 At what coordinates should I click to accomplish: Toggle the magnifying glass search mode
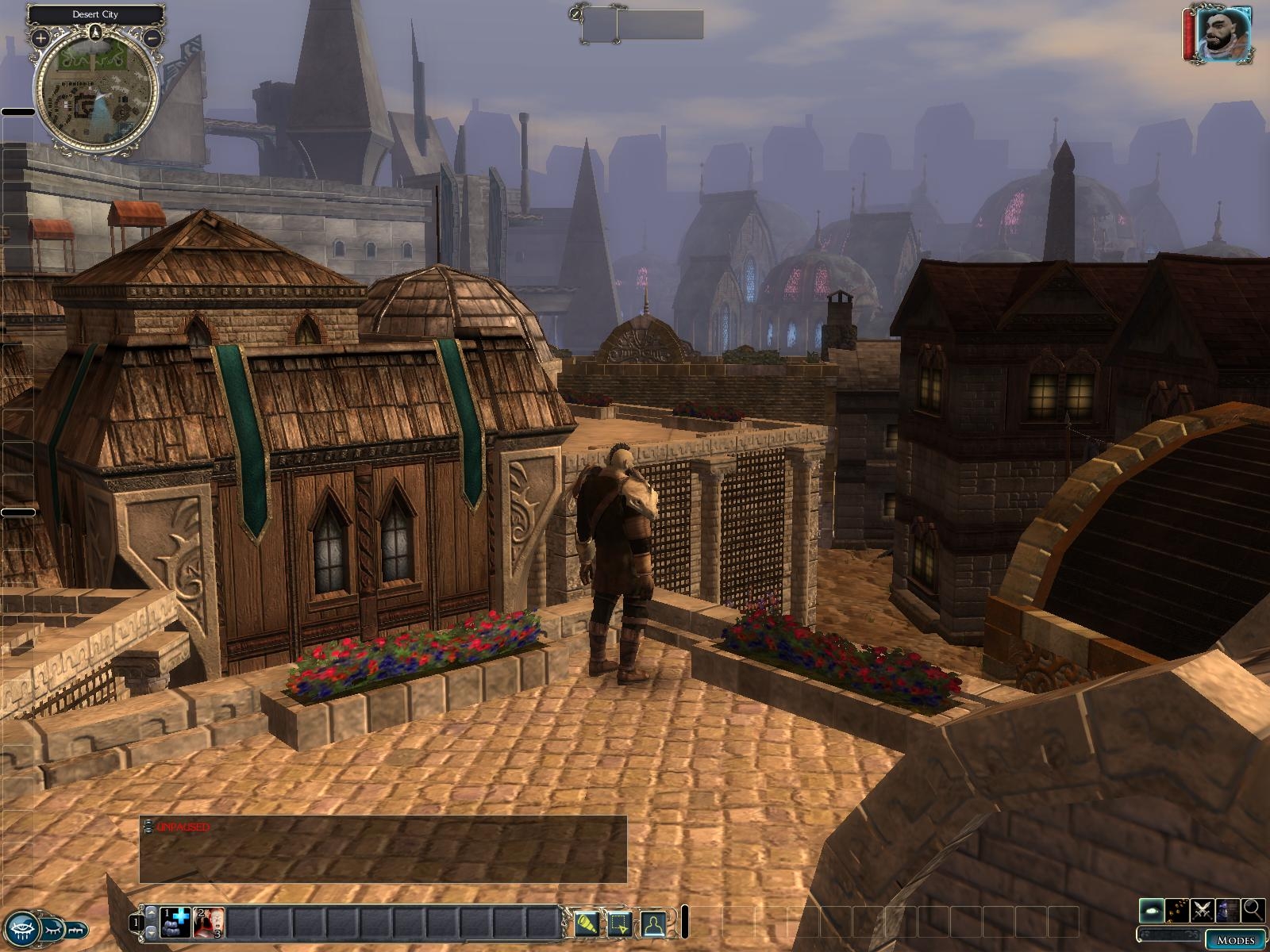point(1253,909)
